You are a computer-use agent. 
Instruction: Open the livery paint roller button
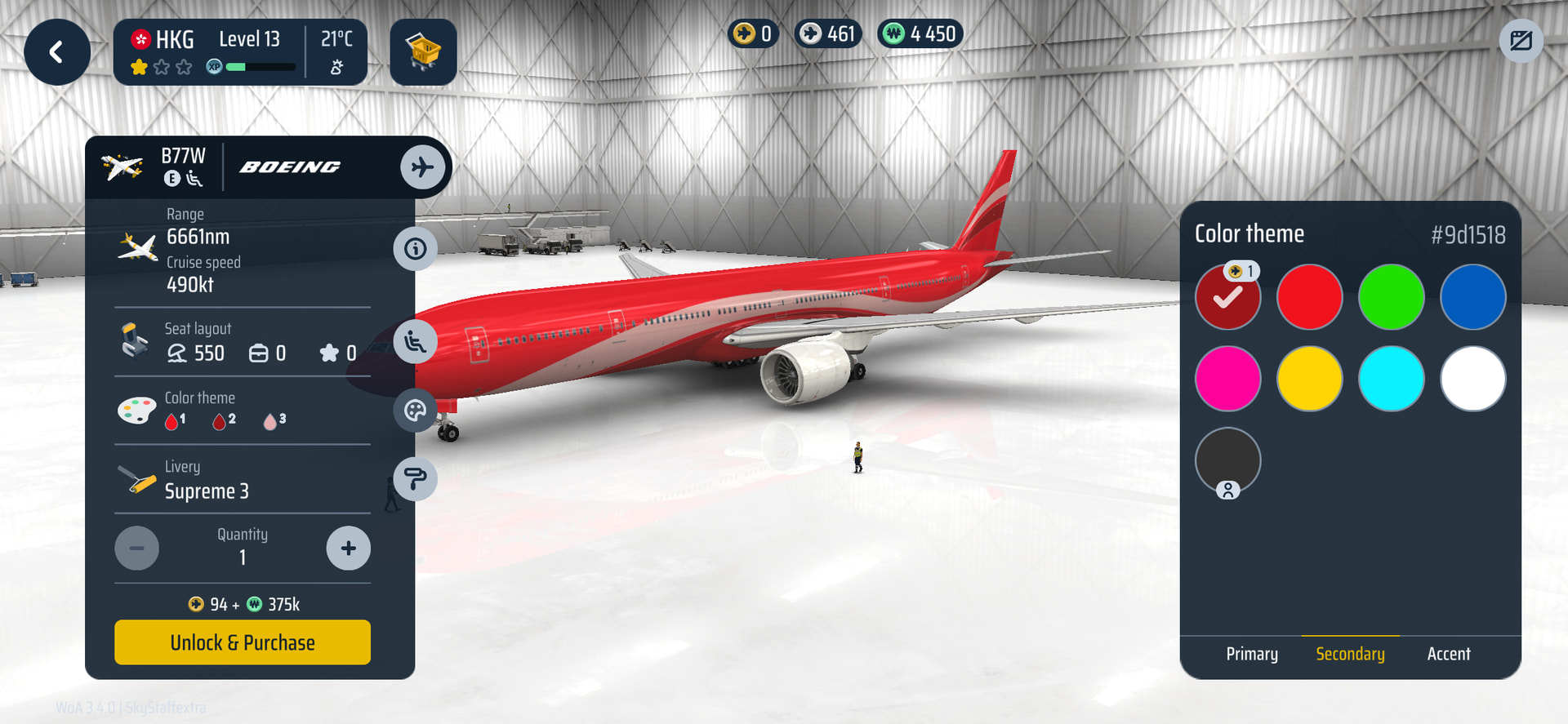point(415,479)
